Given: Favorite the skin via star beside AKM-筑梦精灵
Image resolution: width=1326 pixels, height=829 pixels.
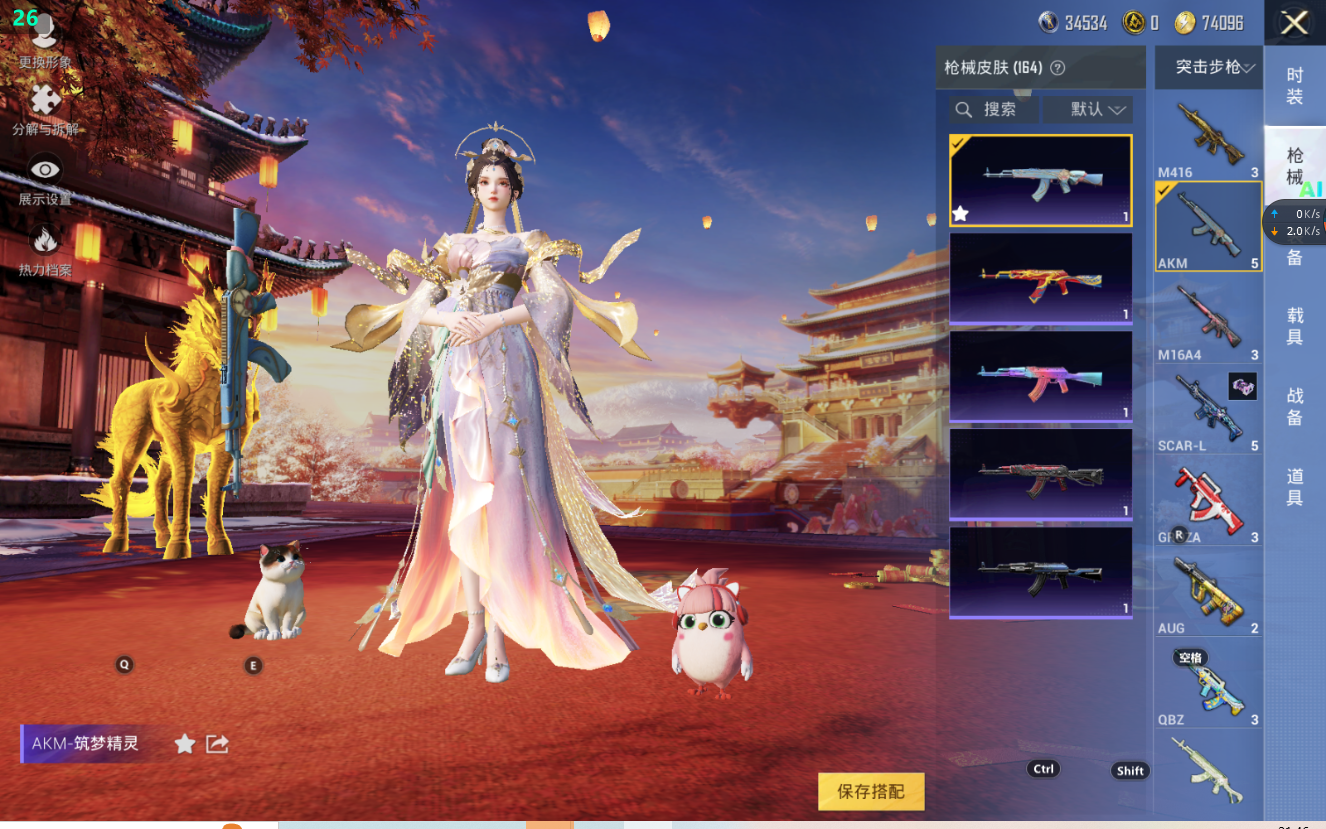Looking at the screenshot, I should point(185,743).
